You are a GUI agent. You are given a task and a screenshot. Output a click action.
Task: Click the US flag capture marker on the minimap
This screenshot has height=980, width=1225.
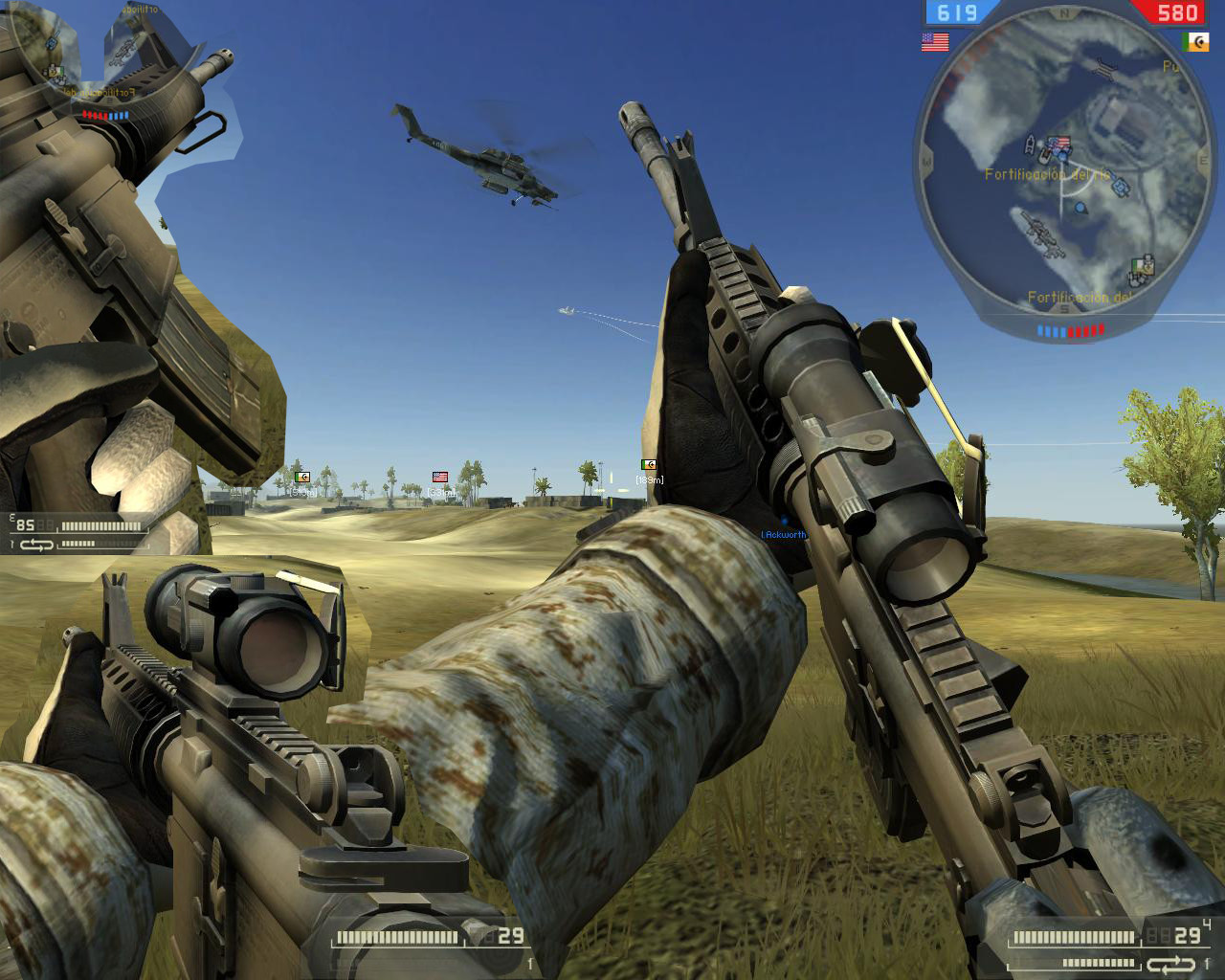point(1058,142)
